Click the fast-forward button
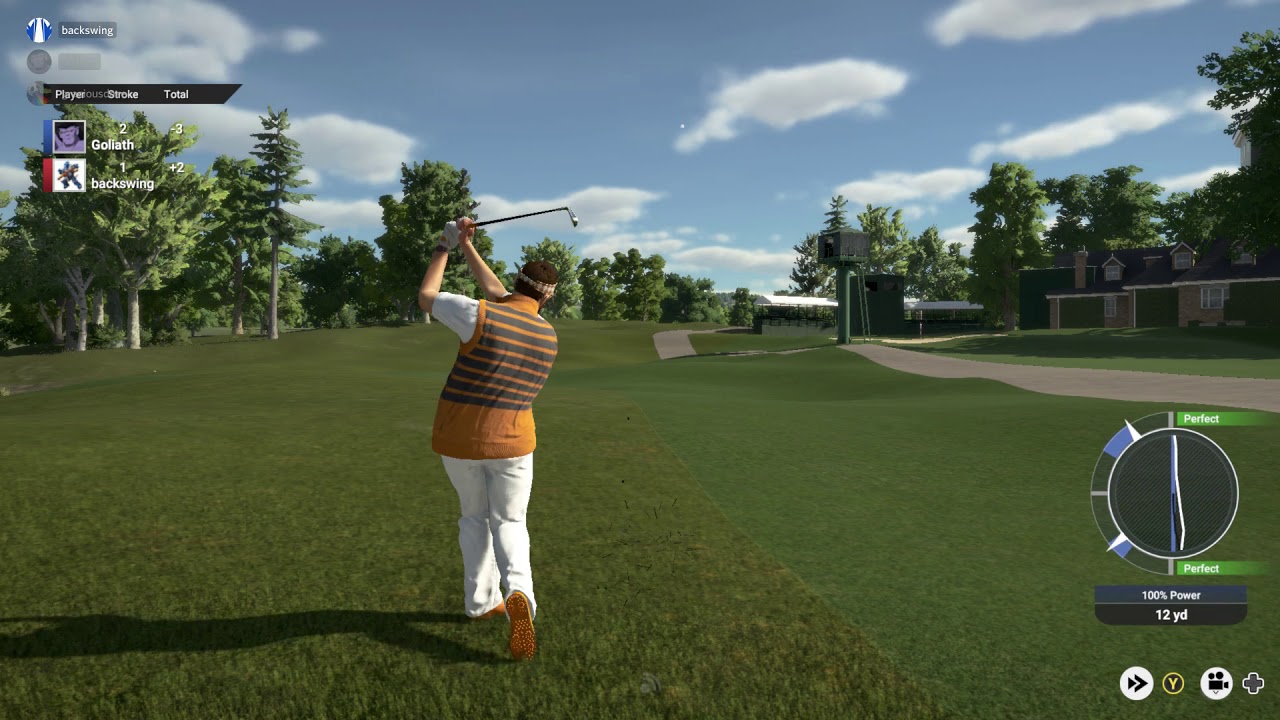The image size is (1280, 720). (x=1136, y=683)
